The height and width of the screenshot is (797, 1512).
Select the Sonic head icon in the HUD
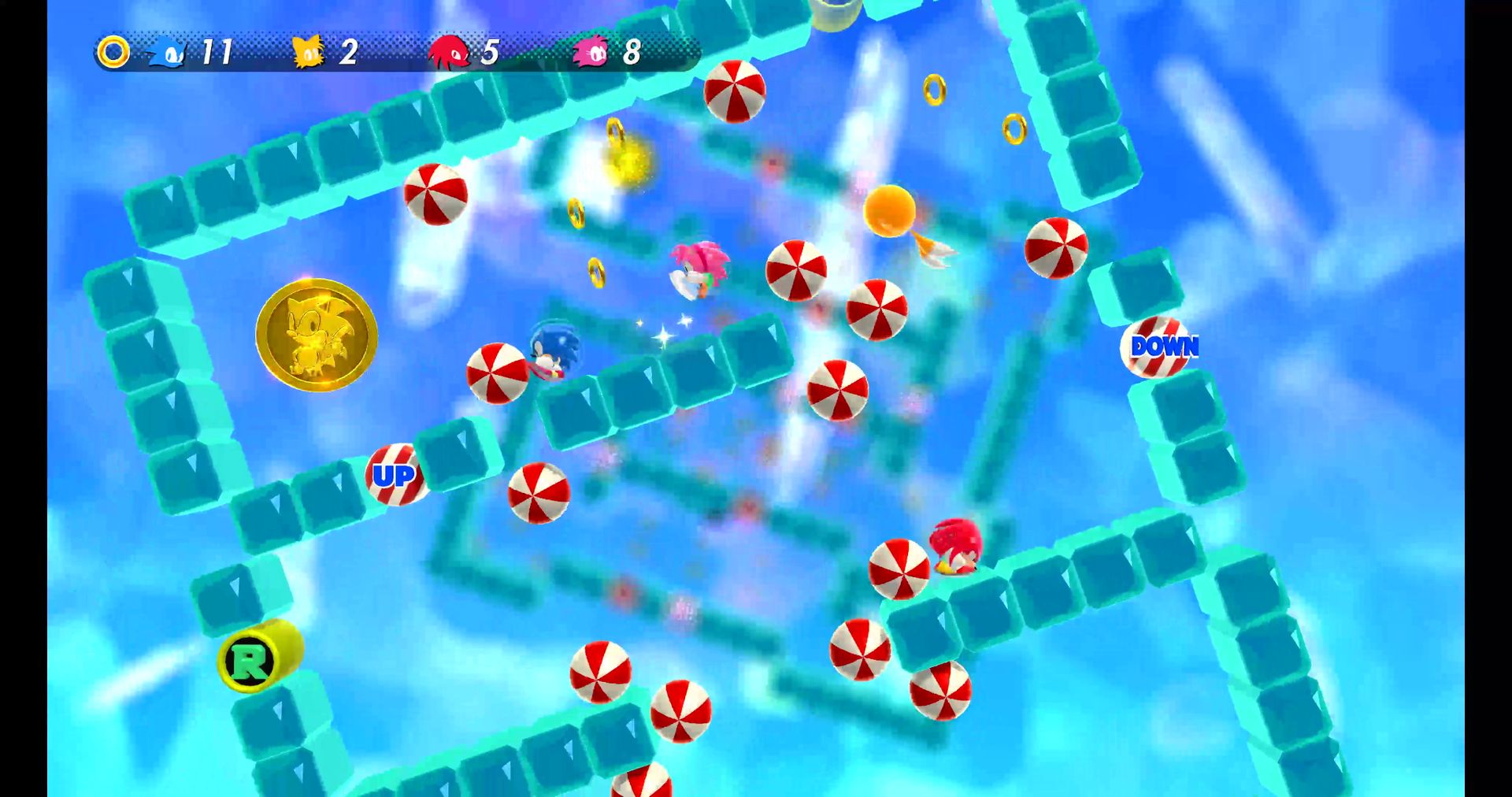pos(168,54)
